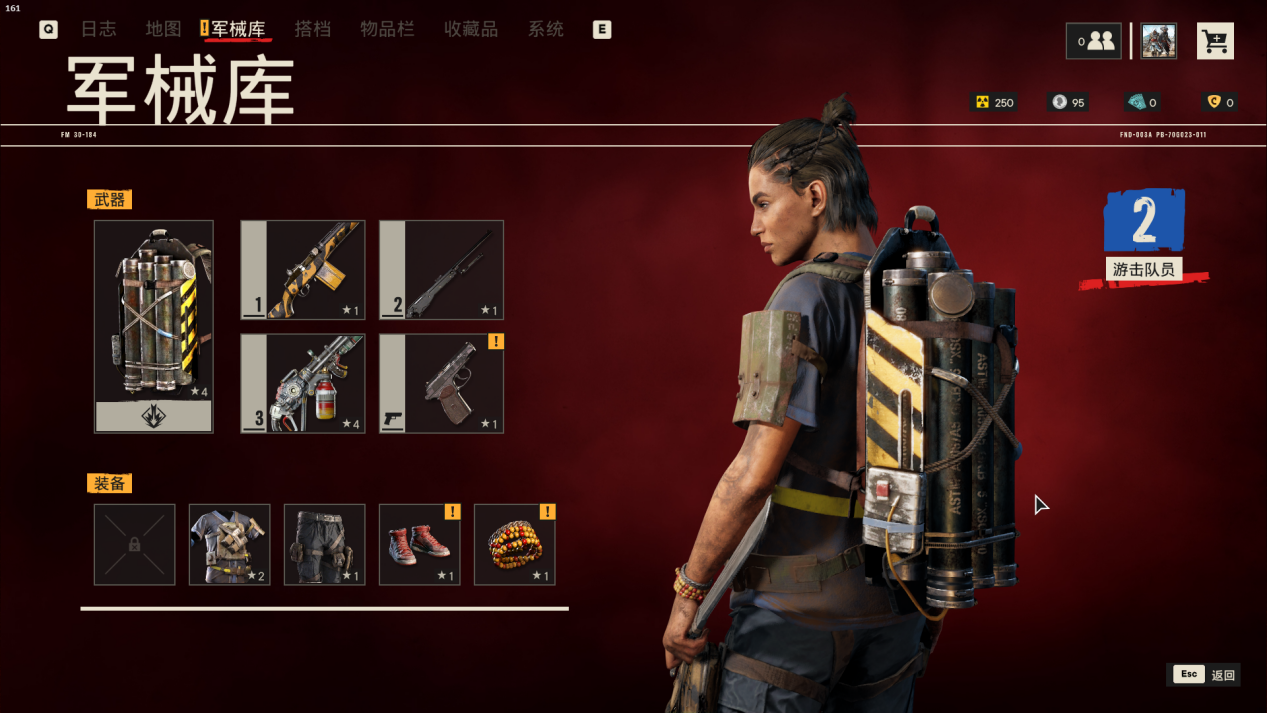Pick the beaded bracelet wrist slot
This screenshot has height=713, width=1267.
tap(514, 544)
